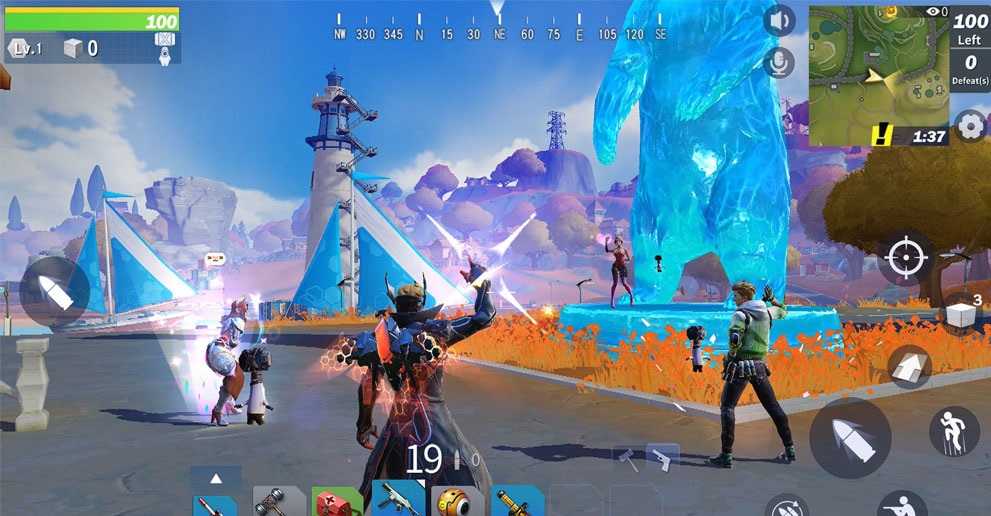The image size is (991, 516).
Task: Tap the crouching shooter stance button
Action: click(902, 506)
